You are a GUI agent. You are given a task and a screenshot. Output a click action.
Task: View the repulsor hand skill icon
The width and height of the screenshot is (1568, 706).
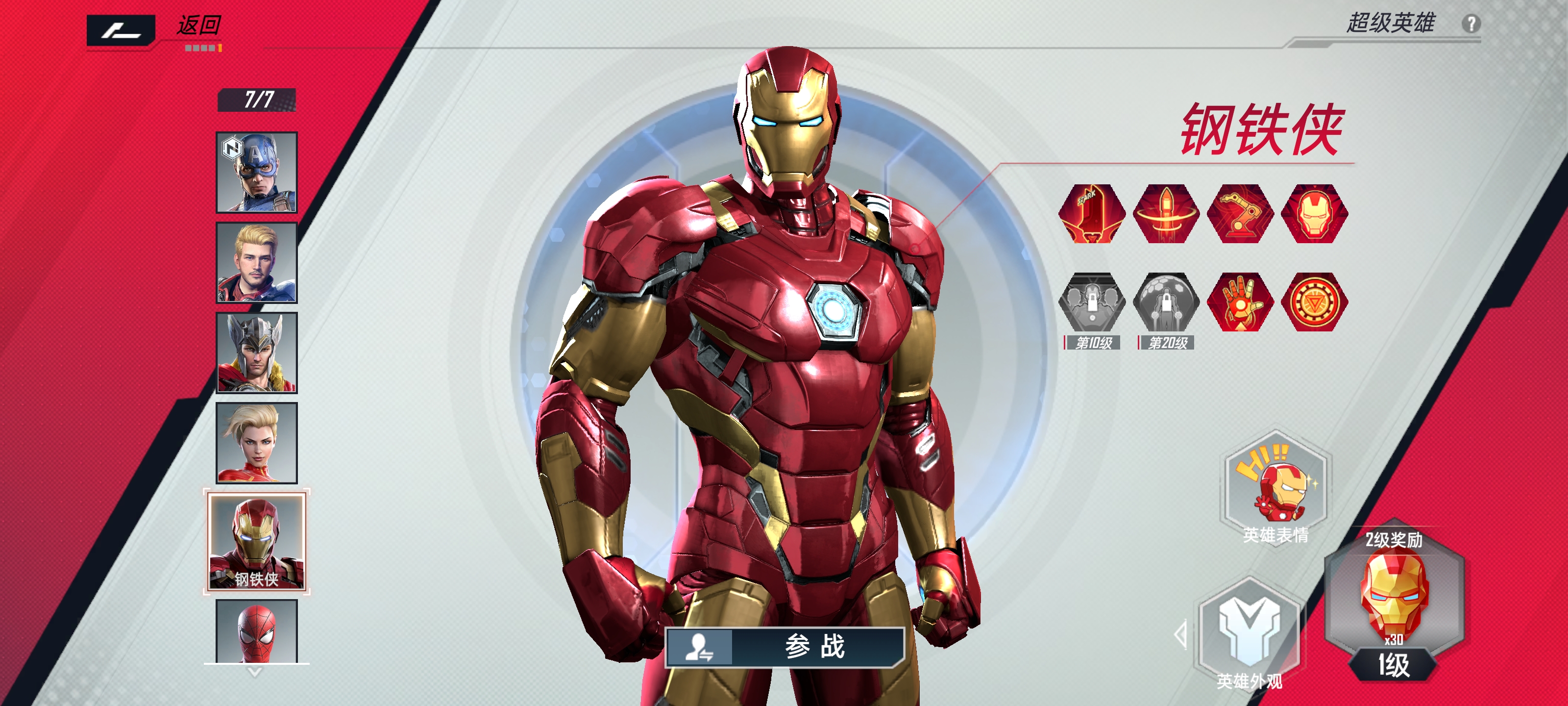1240,302
